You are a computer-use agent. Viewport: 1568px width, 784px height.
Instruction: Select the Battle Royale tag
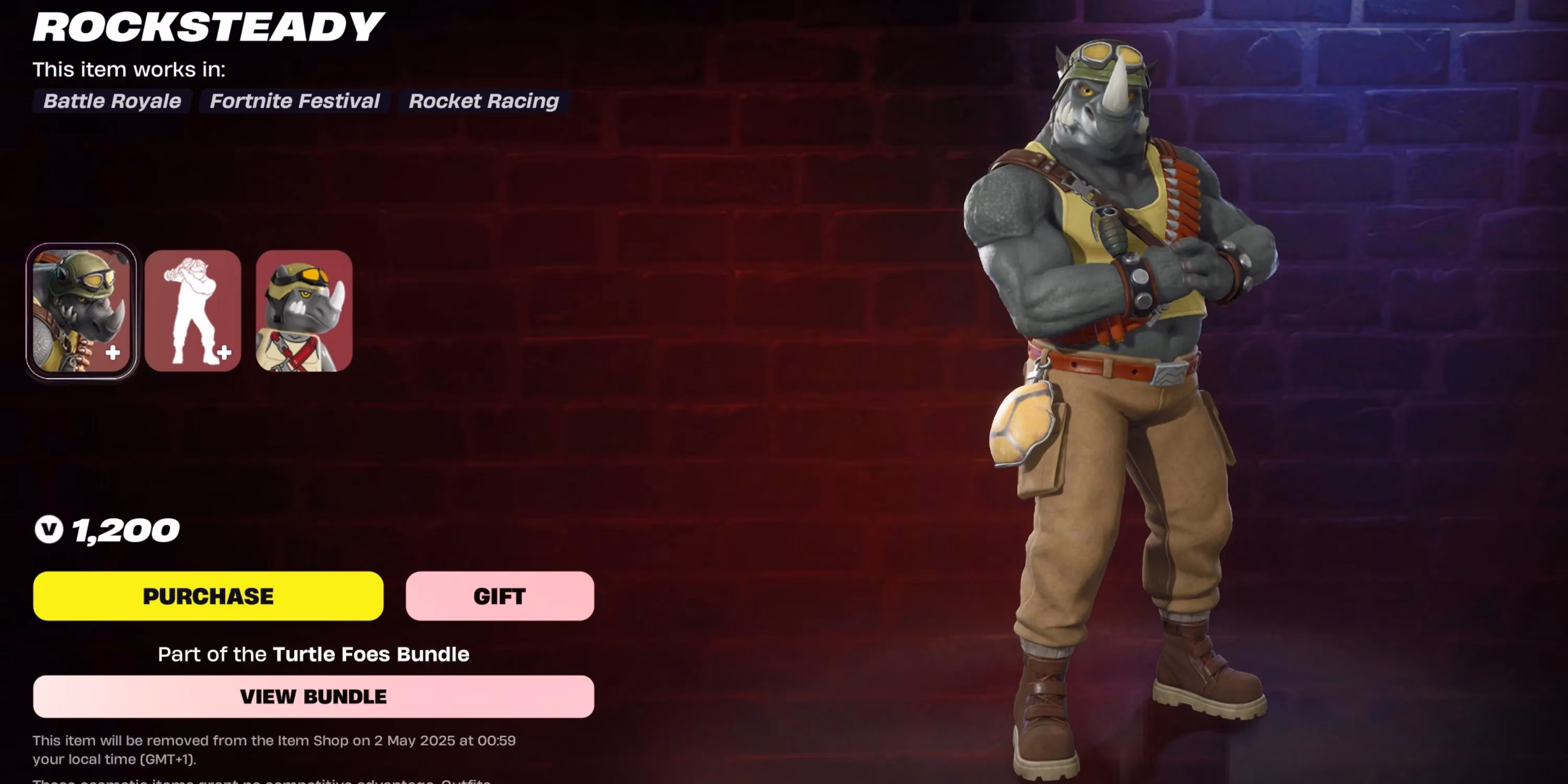(x=112, y=101)
